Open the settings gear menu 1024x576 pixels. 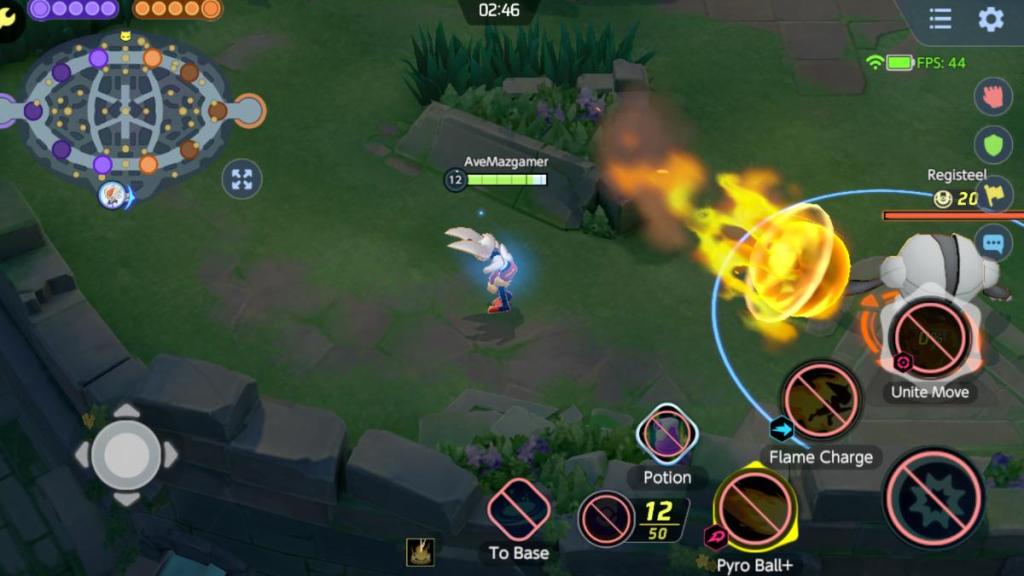[990, 19]
